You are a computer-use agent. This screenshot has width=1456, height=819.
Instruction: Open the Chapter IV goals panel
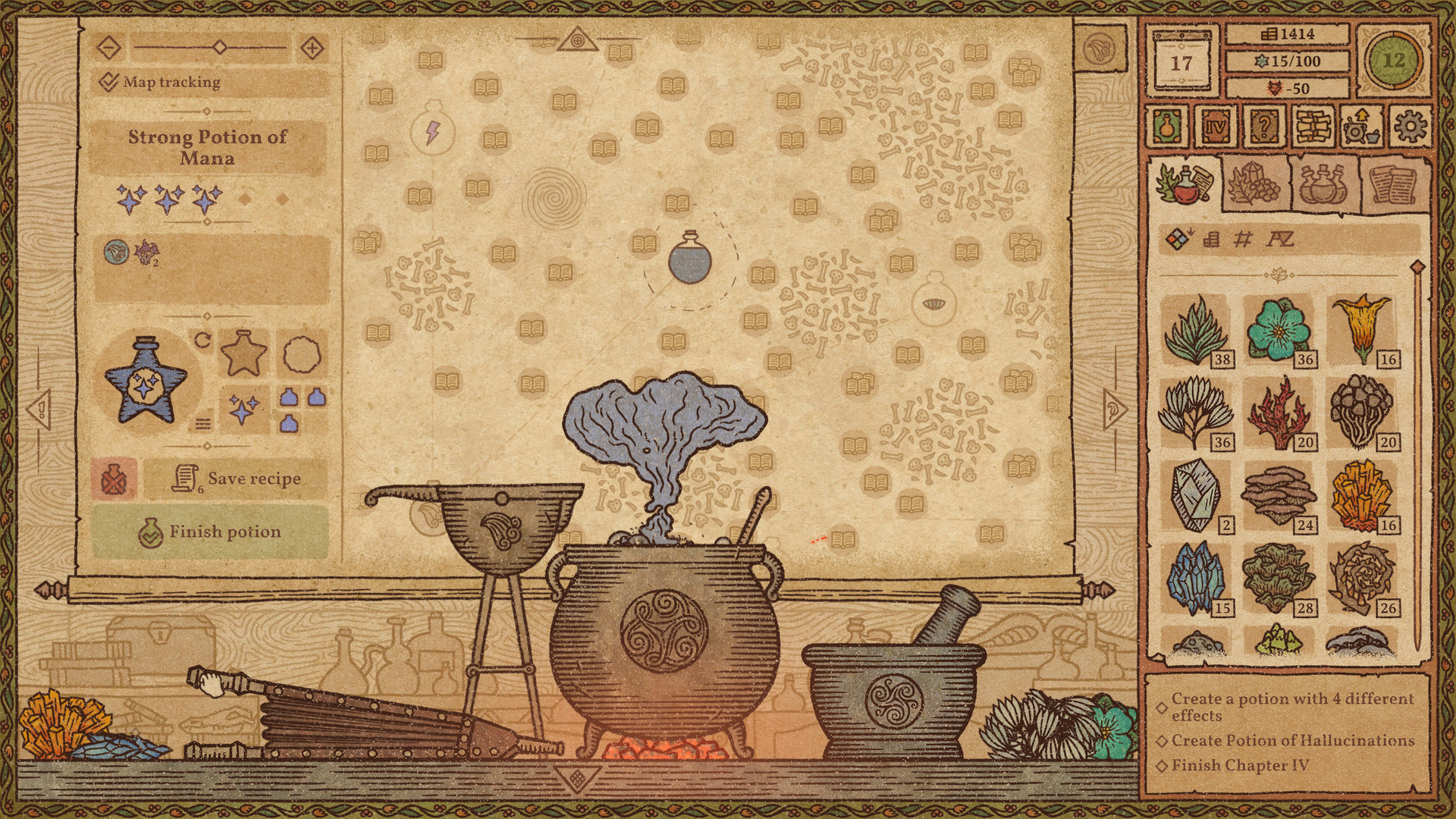pos(1215,126)
